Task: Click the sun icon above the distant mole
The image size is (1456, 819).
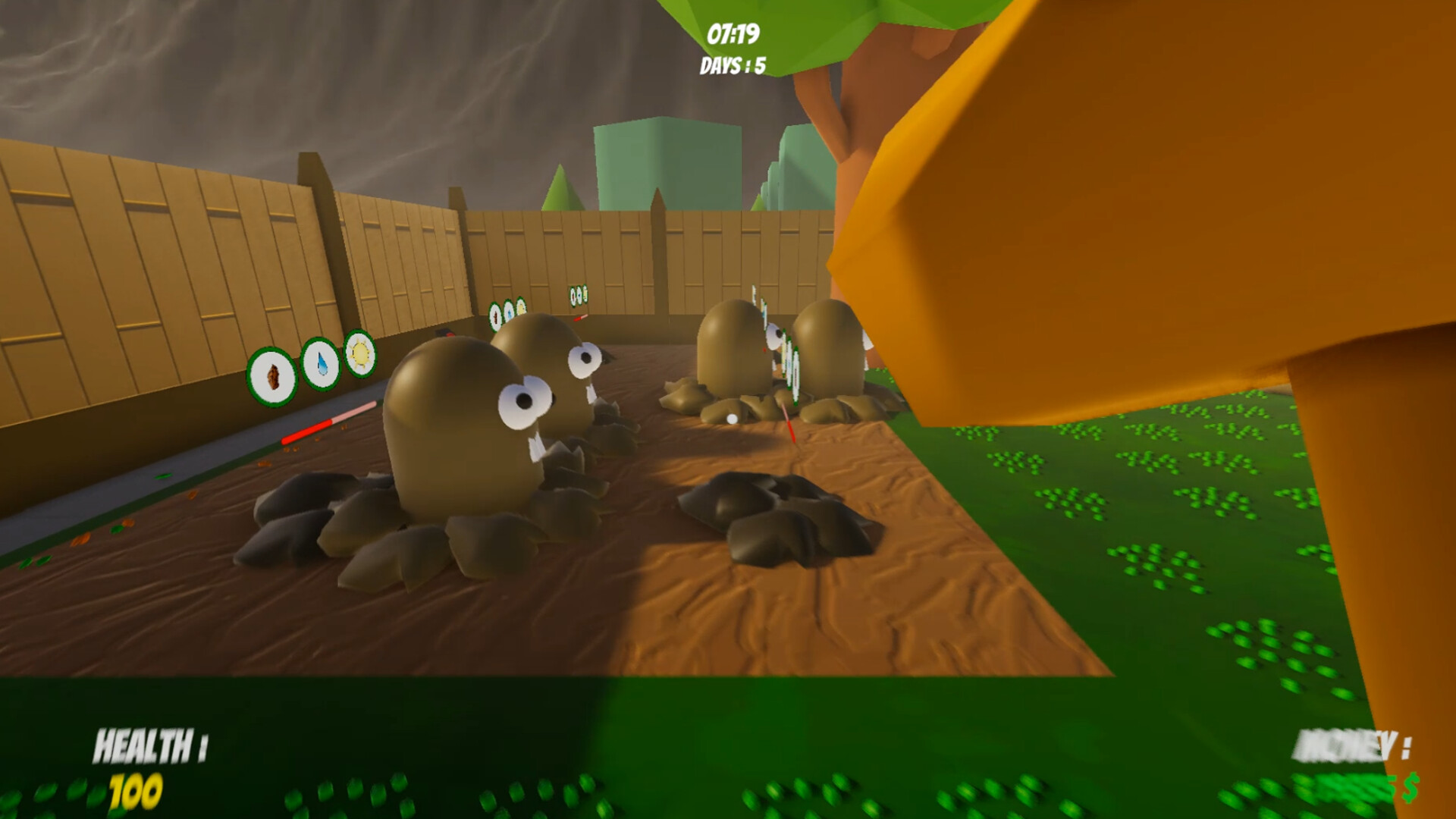Action: tap(521, 307)
